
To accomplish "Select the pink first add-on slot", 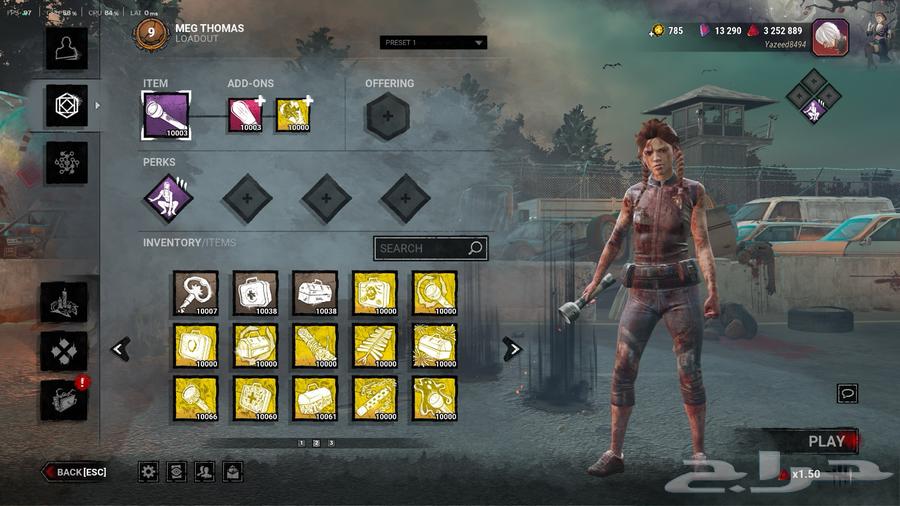I will [x=246, y=115].
